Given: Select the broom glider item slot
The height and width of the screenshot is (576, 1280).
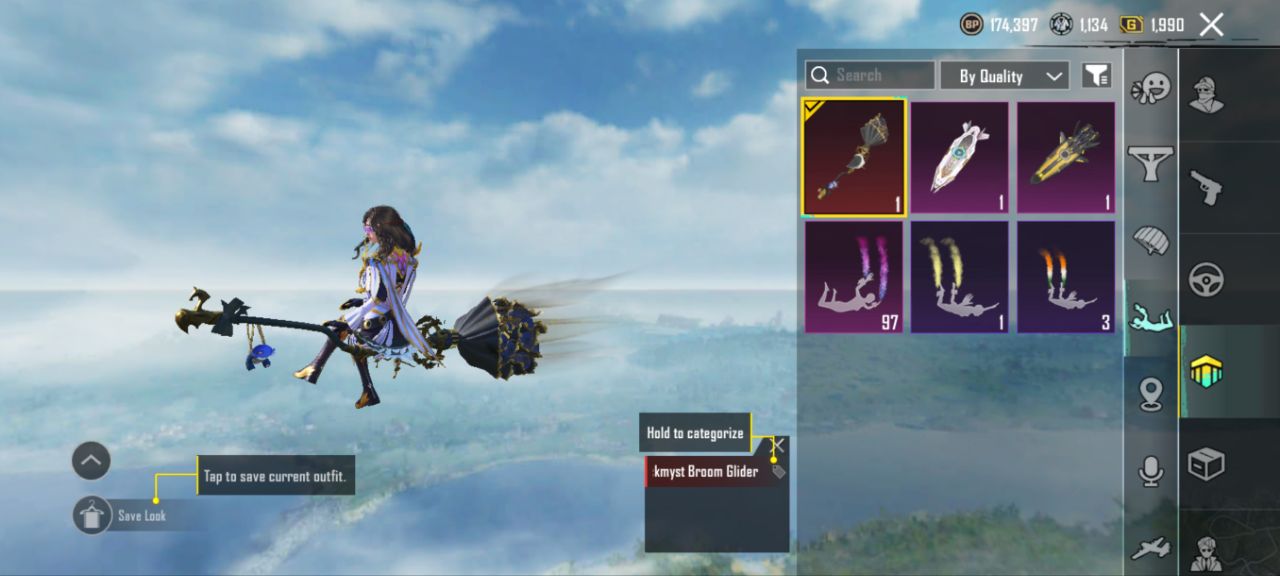Looking at the screenshot, I should coord(853,157).
